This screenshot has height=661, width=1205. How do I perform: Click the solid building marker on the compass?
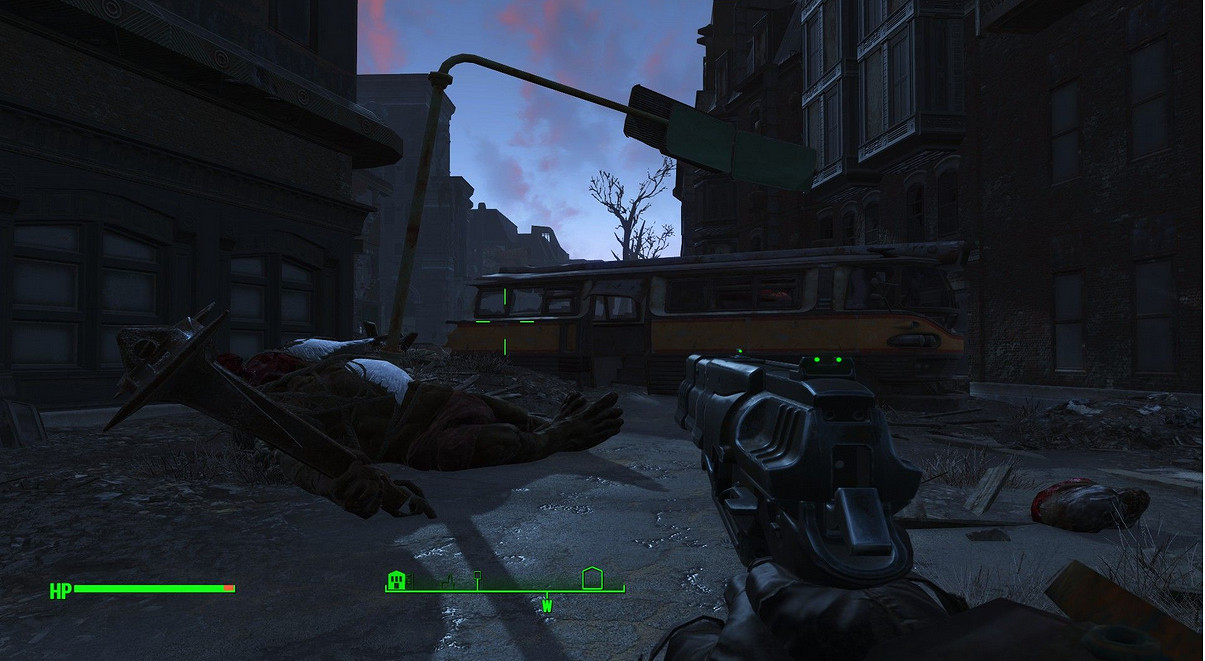pos(397,580)
